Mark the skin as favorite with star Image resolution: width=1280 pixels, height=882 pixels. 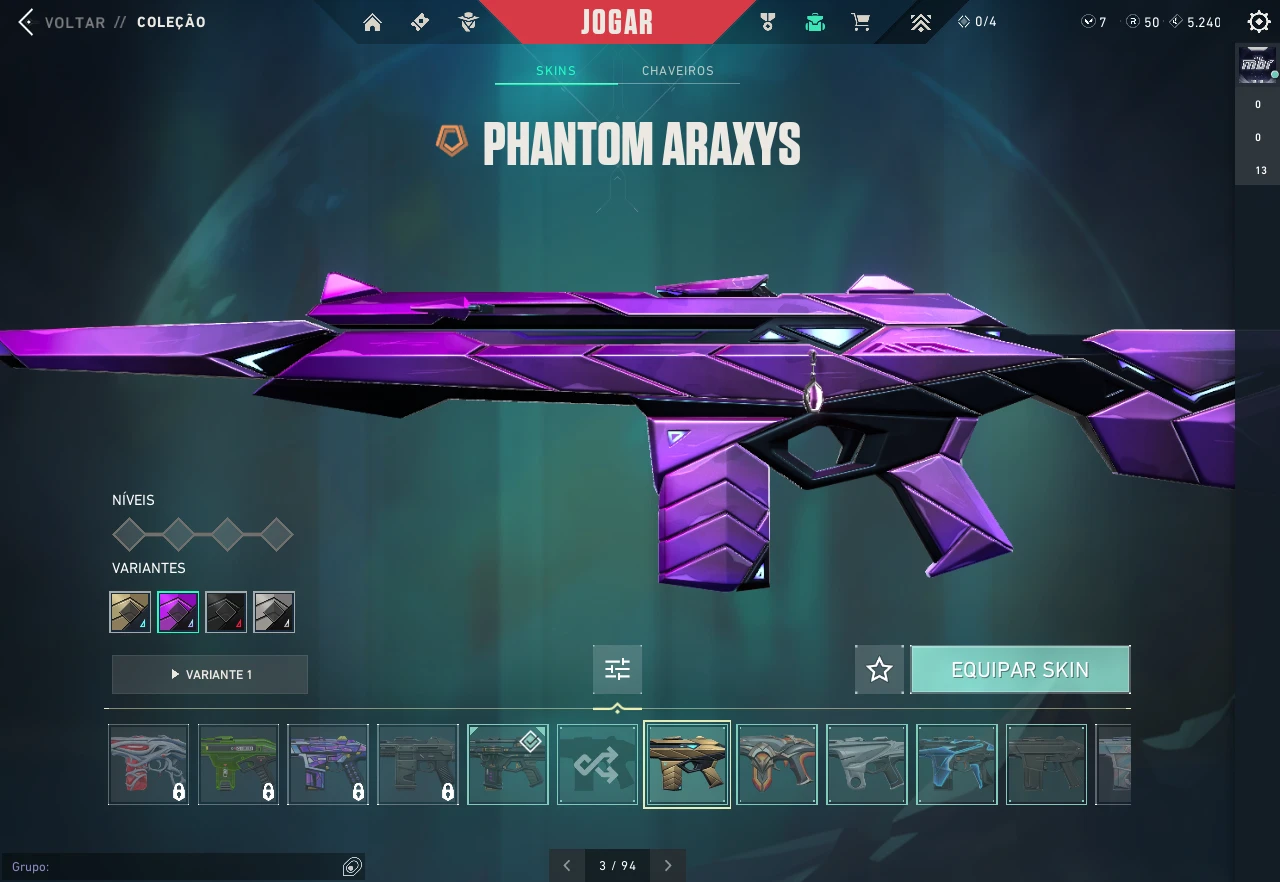(x=879, y=670)
